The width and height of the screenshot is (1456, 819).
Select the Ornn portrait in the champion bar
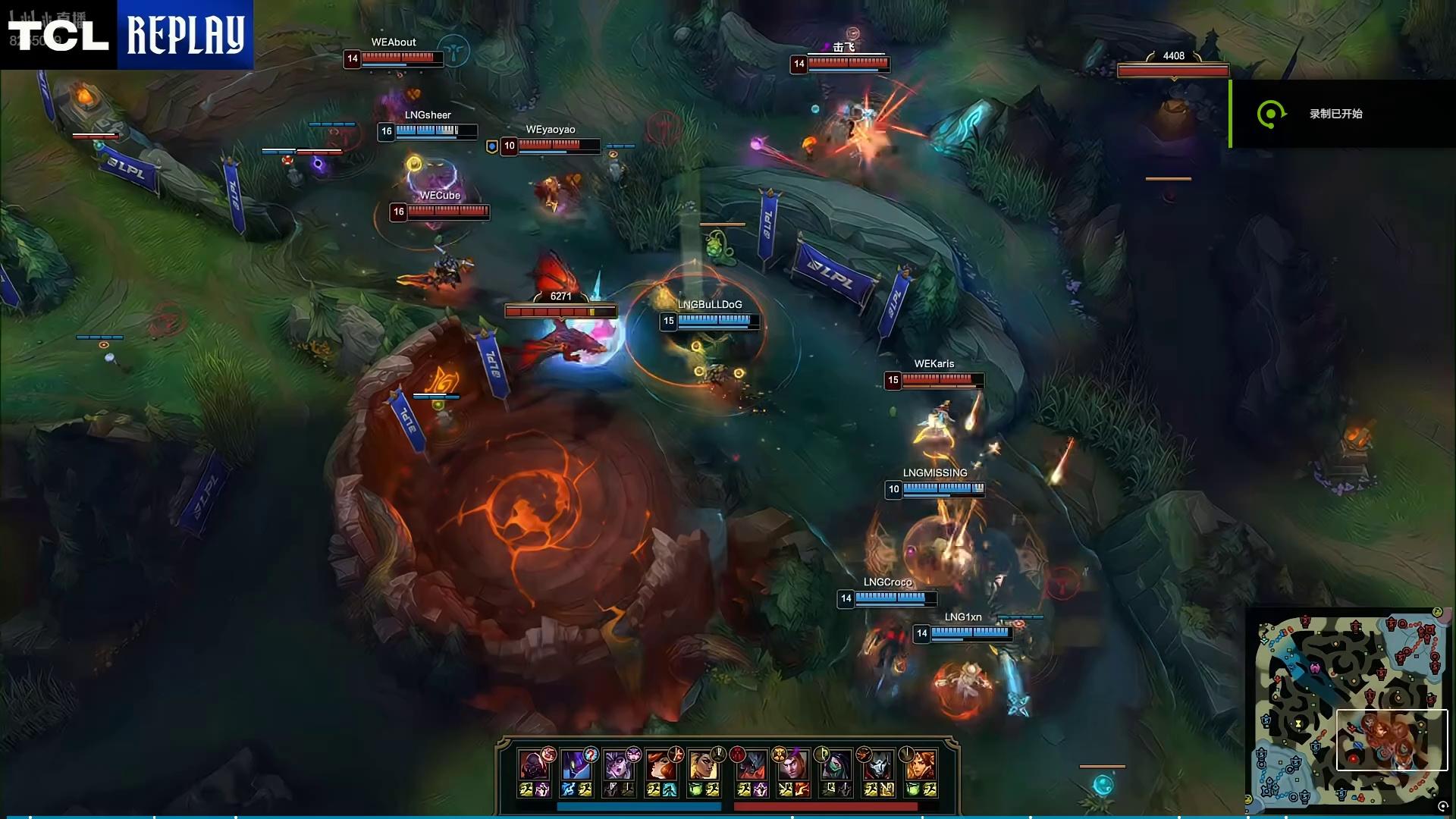point(533,766)
